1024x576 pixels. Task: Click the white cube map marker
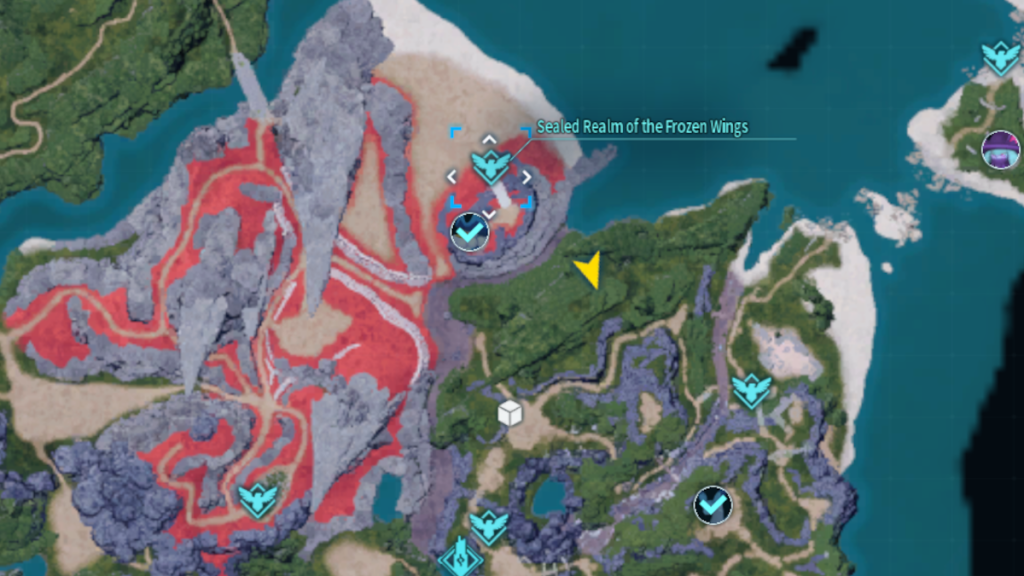[x=510, y=412]
